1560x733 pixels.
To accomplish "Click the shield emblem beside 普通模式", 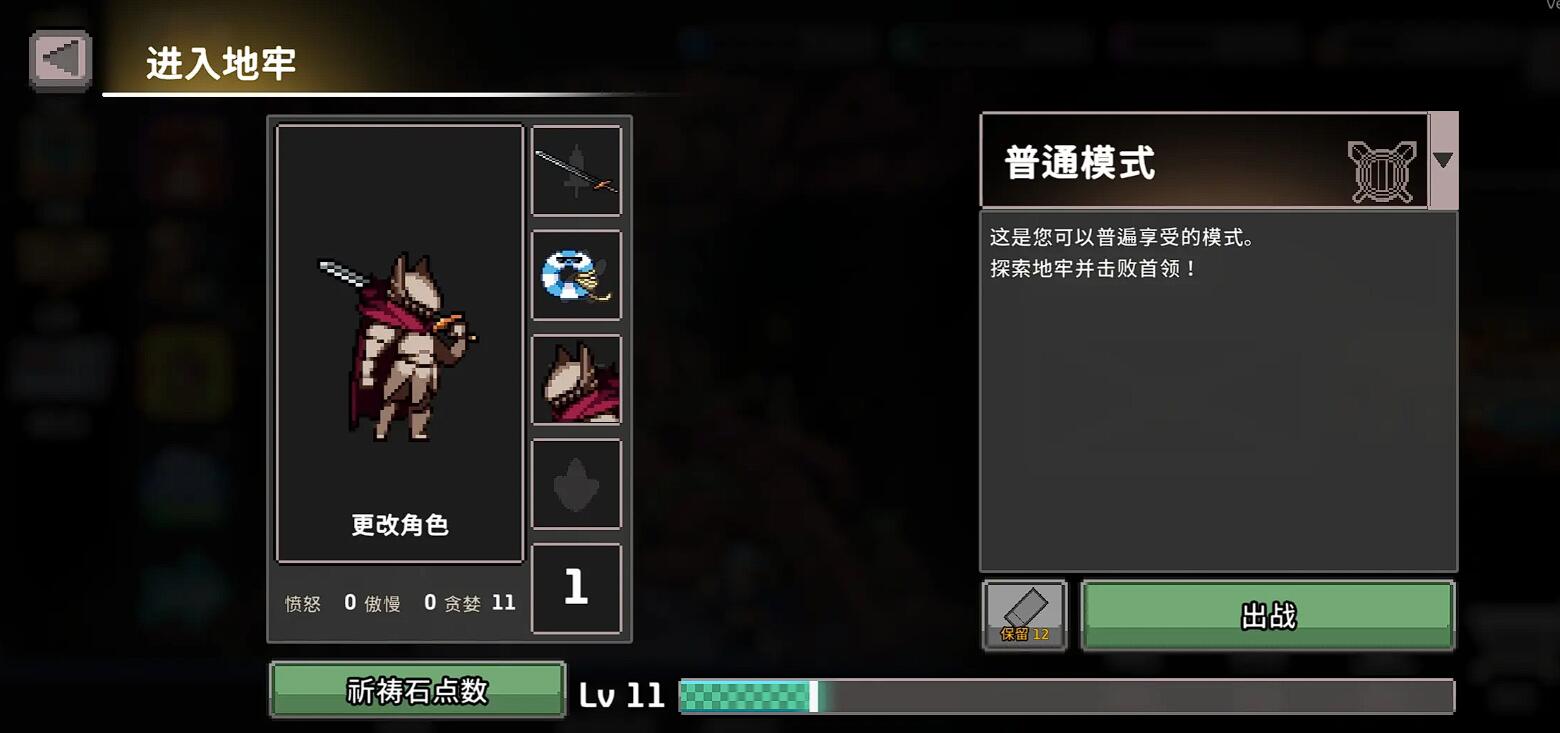I will (1384, 163).
